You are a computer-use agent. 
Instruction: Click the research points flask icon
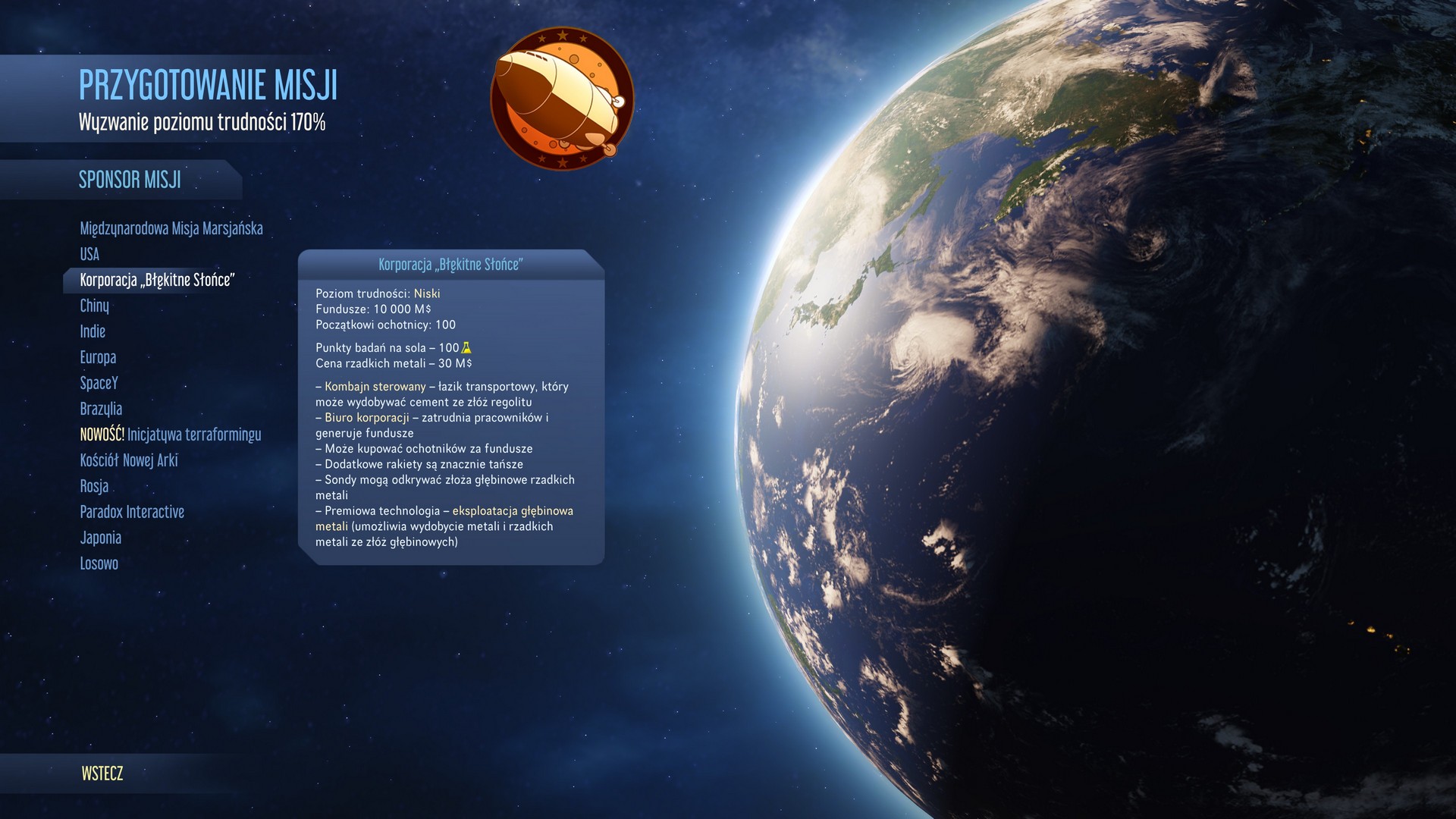[465, 349]
